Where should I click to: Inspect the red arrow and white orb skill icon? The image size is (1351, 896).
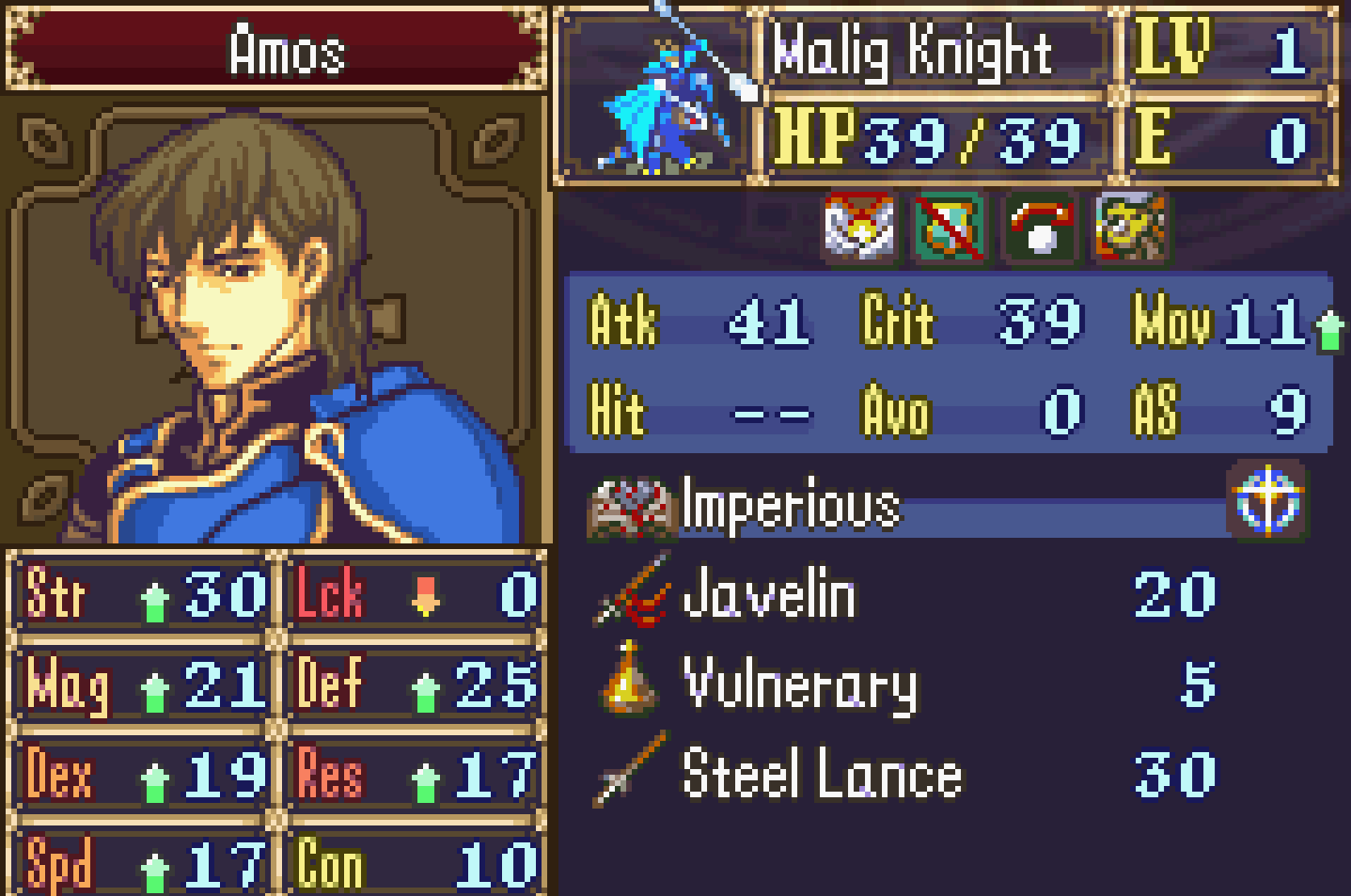pyautogui.click(x=1039, y=227)
